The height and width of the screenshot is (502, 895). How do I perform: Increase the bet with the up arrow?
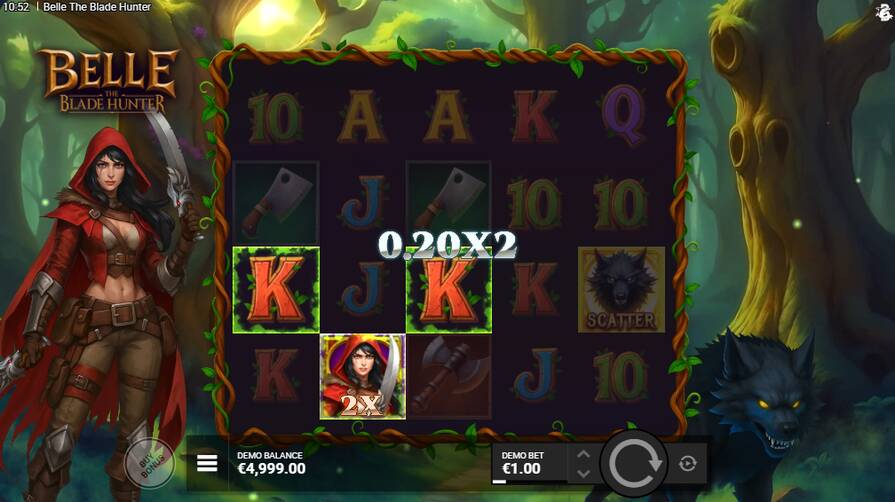pos(581,455)
